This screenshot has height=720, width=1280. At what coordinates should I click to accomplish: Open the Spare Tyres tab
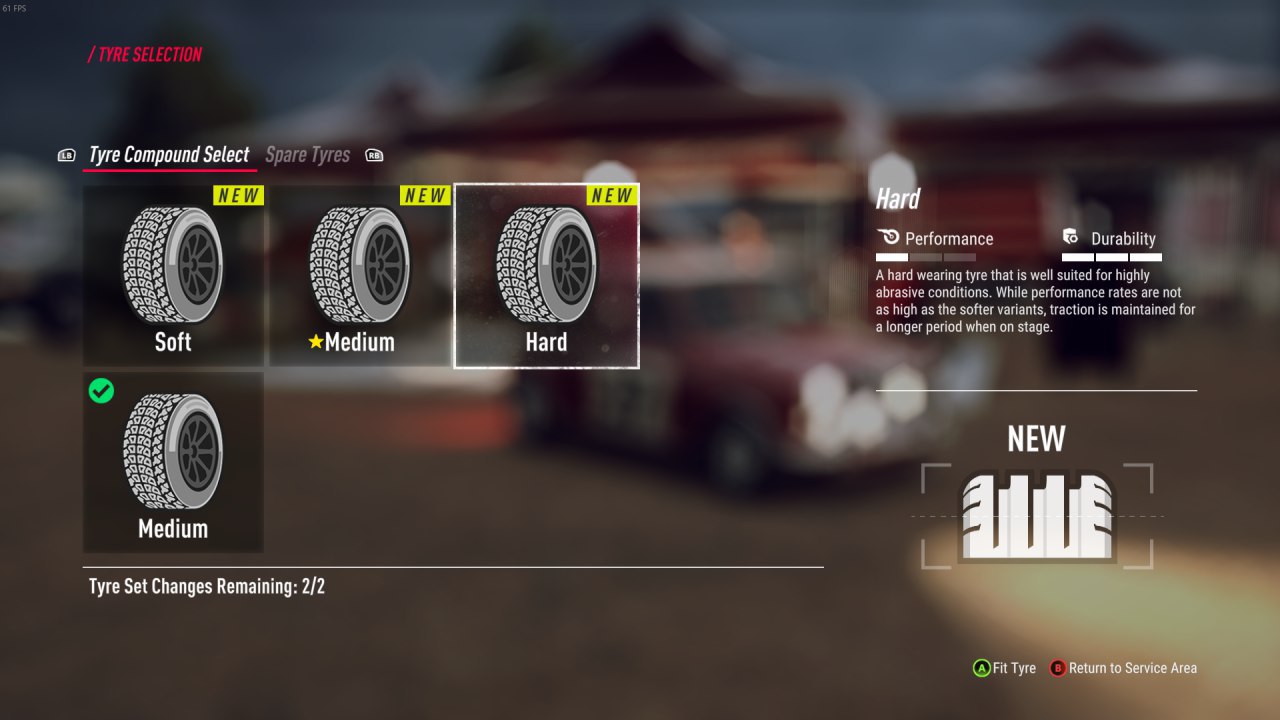click(x=307, y=155)
